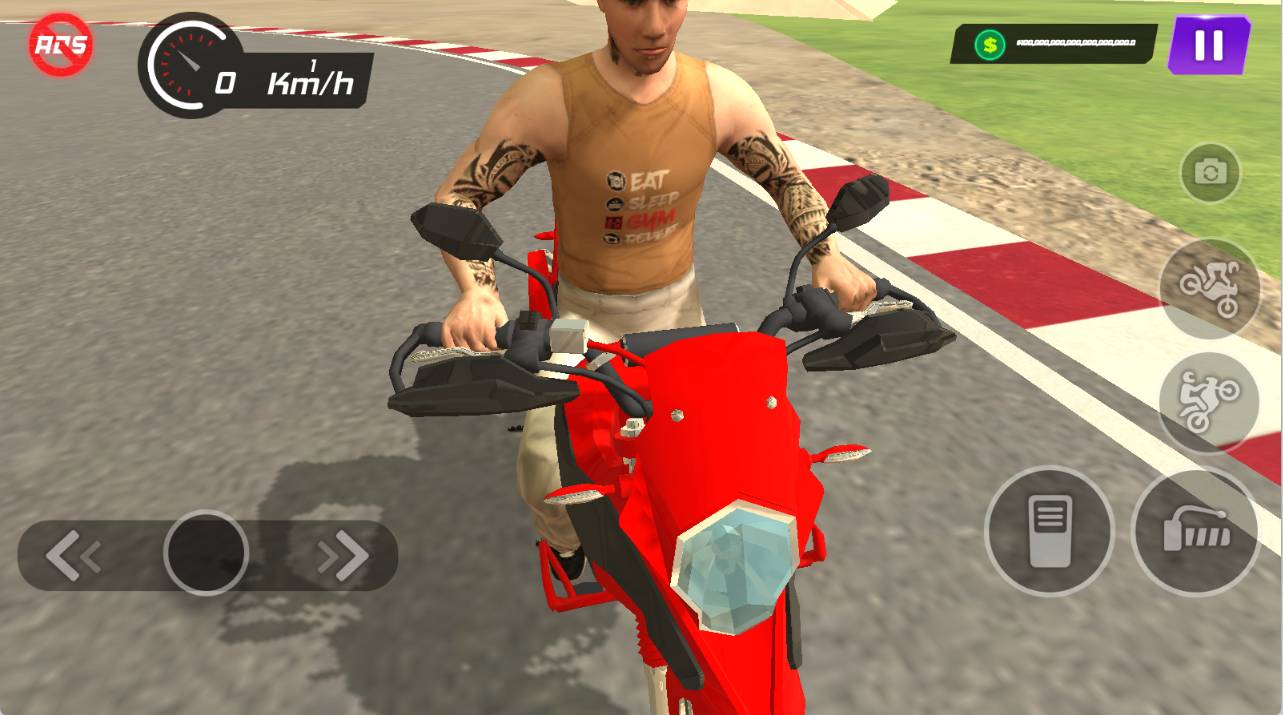Toggle the ABS indicator icon
1283x715 pixels.
[61, 45]
